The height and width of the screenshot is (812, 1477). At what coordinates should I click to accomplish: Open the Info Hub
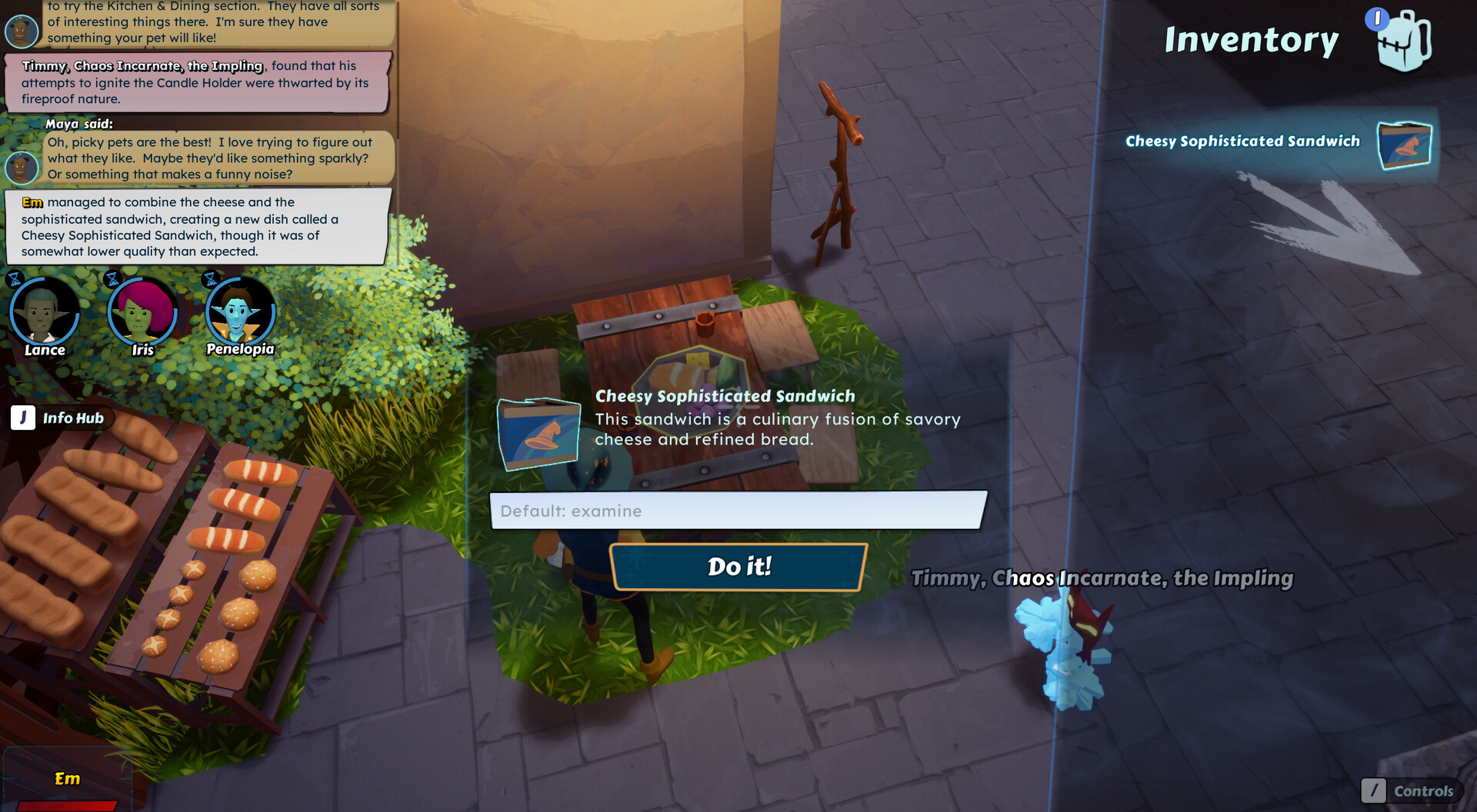click(73, 418)
